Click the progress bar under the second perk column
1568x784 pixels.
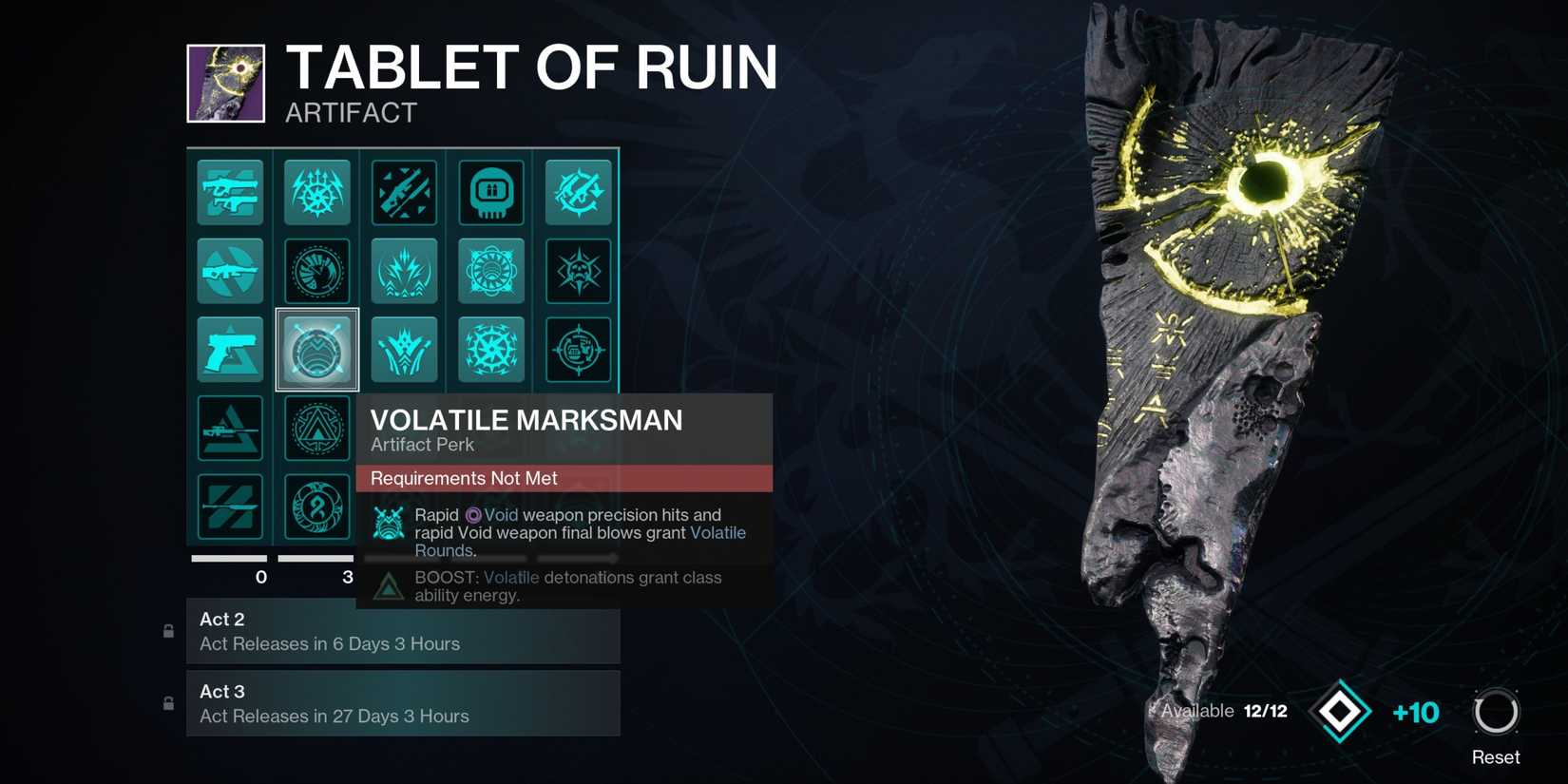(x=316, y=558)
